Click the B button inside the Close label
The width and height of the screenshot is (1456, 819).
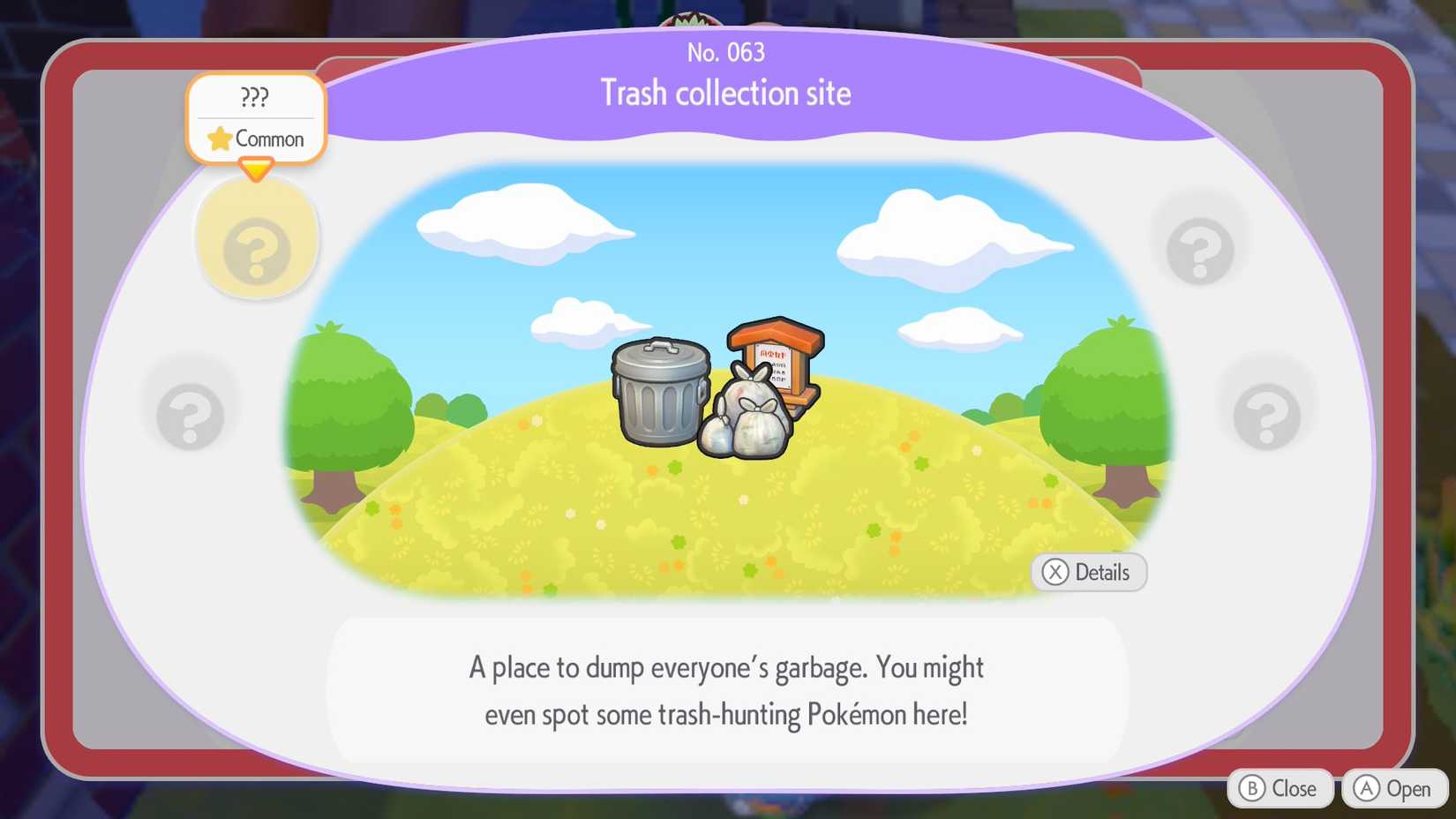tap(1251, 788)
